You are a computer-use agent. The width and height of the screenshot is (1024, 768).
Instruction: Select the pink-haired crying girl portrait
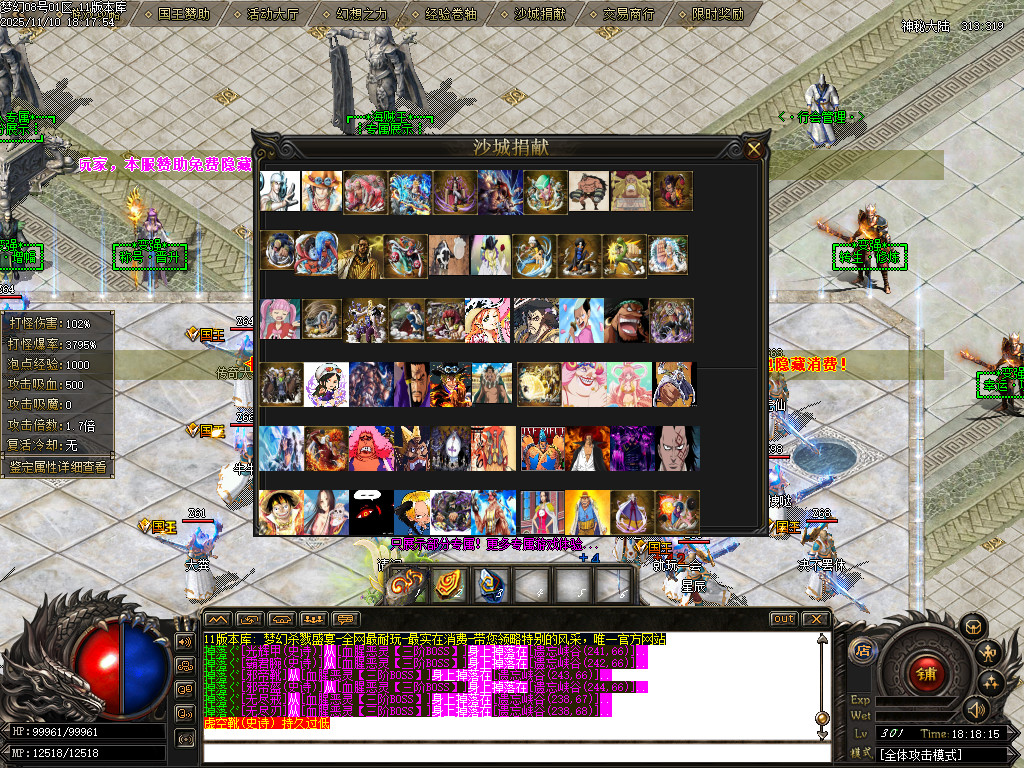pyautogui.click(x=280, y=319)
